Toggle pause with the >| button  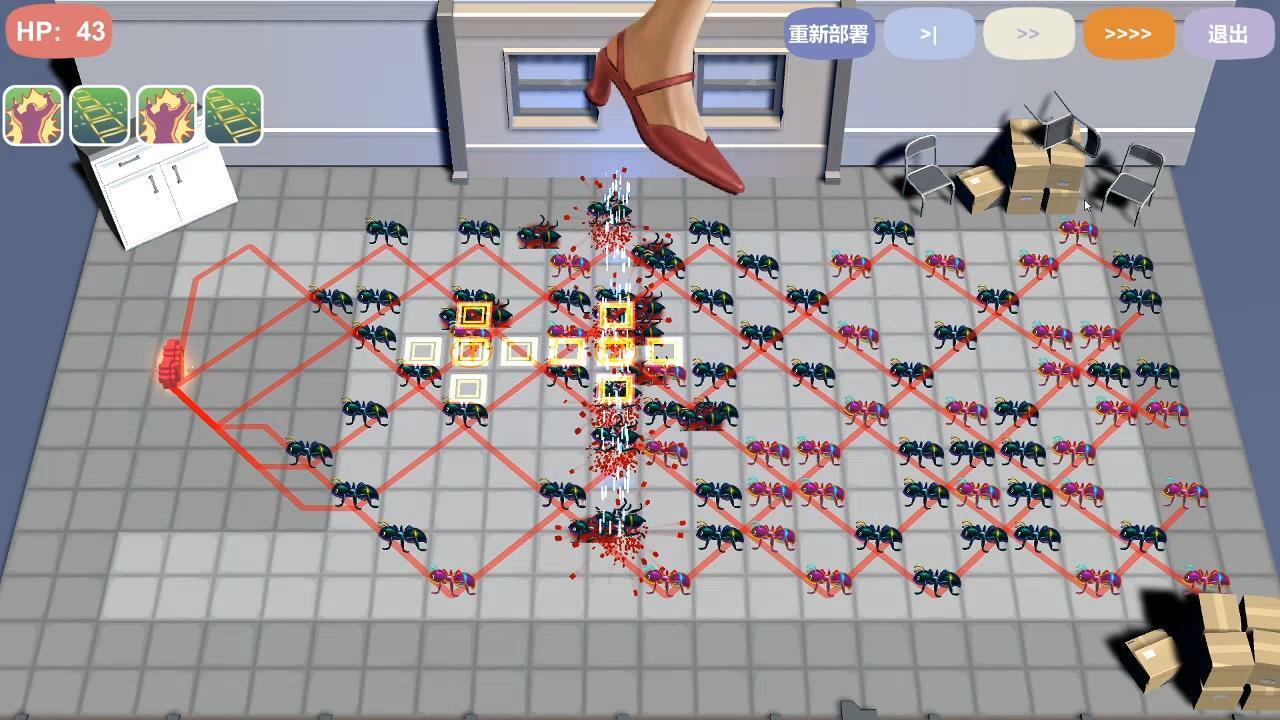point(929,34)
